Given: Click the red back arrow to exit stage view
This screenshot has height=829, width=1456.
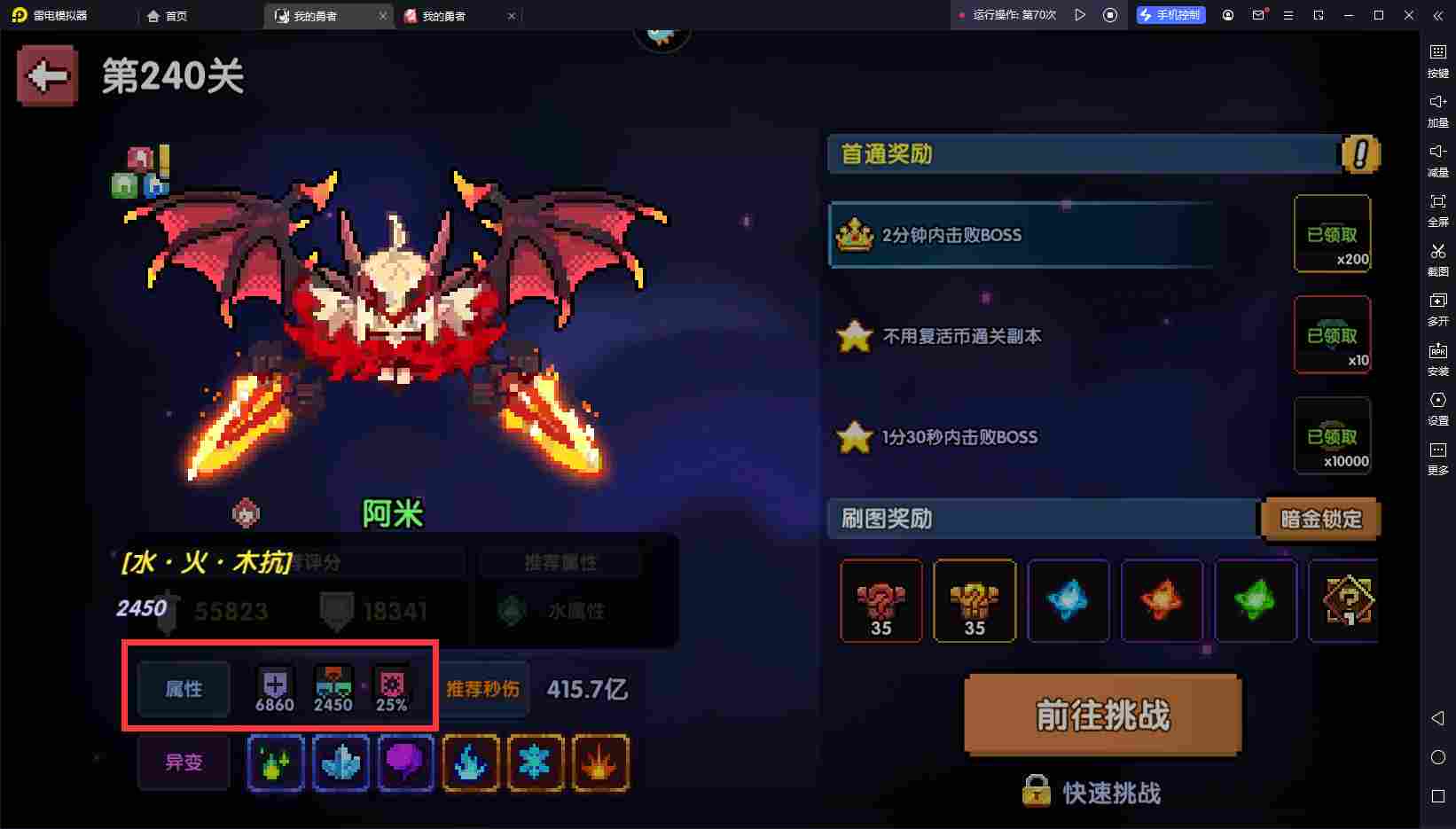Looking at the screenshot, I should pyautogui.click(x=46, y=75).
